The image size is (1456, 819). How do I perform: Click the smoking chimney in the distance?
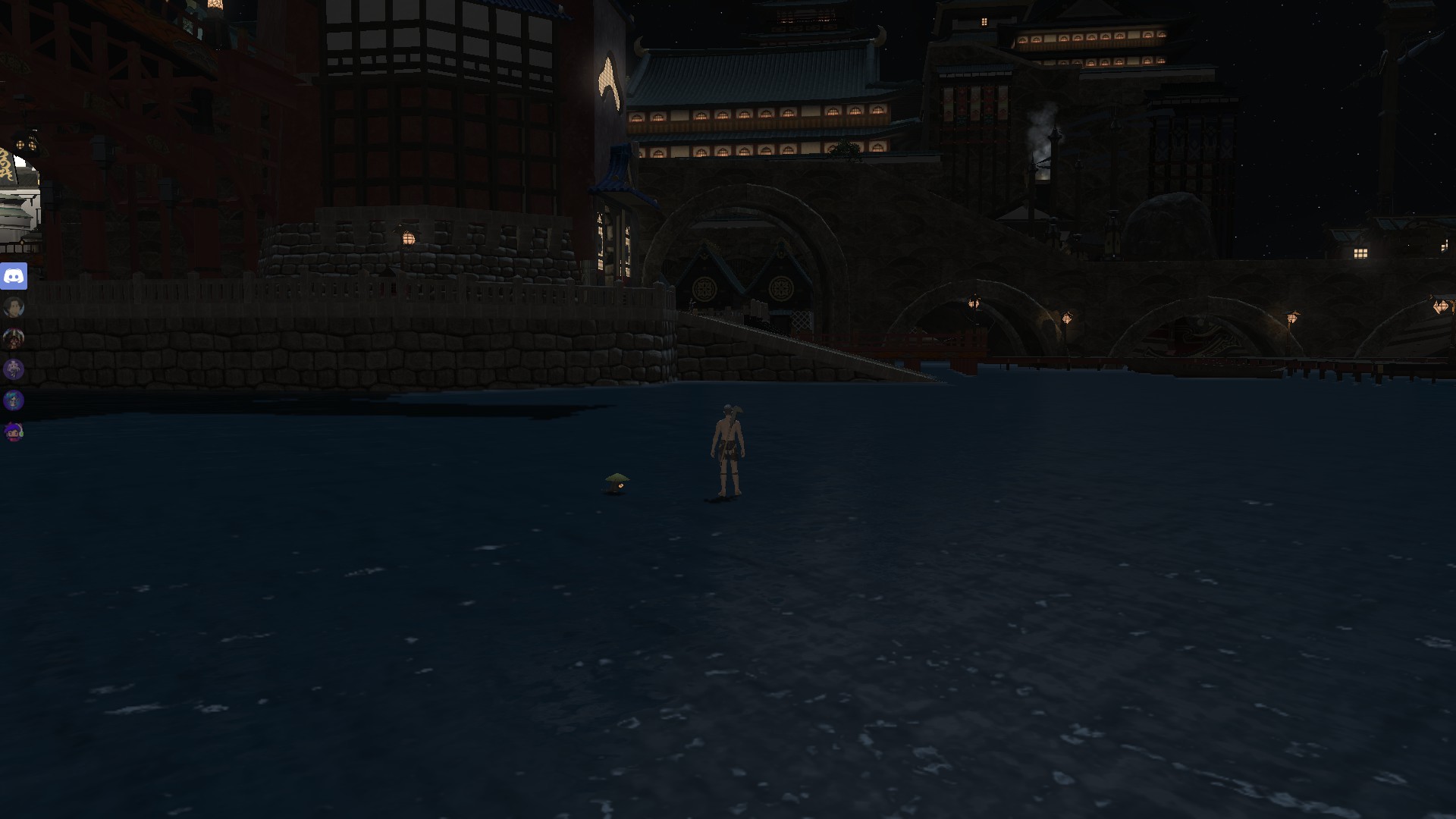1039,136
